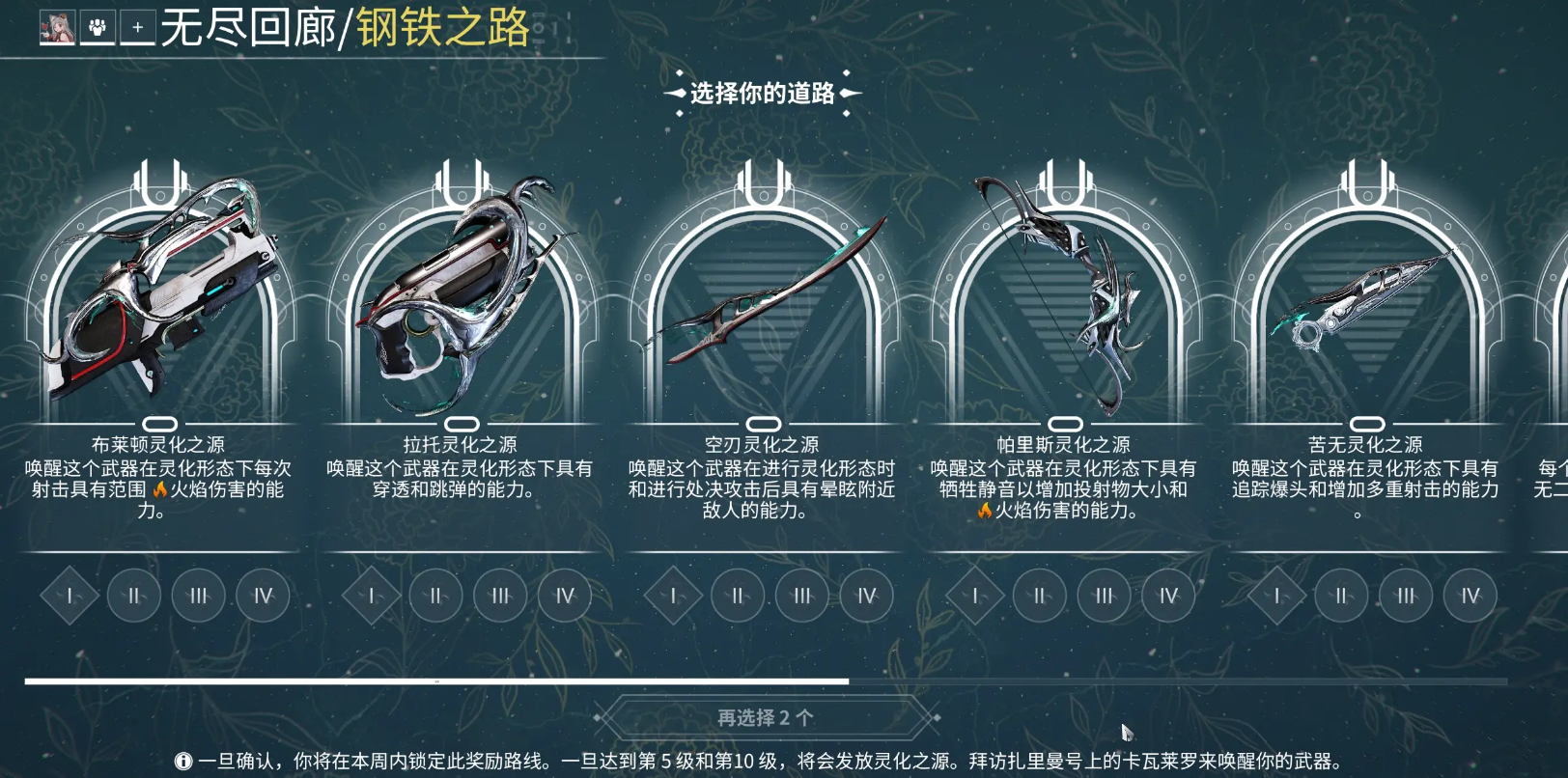Toggle the selection oval above 帕里斯灵化之源

pyautogui.click(x=1066, y=423)
